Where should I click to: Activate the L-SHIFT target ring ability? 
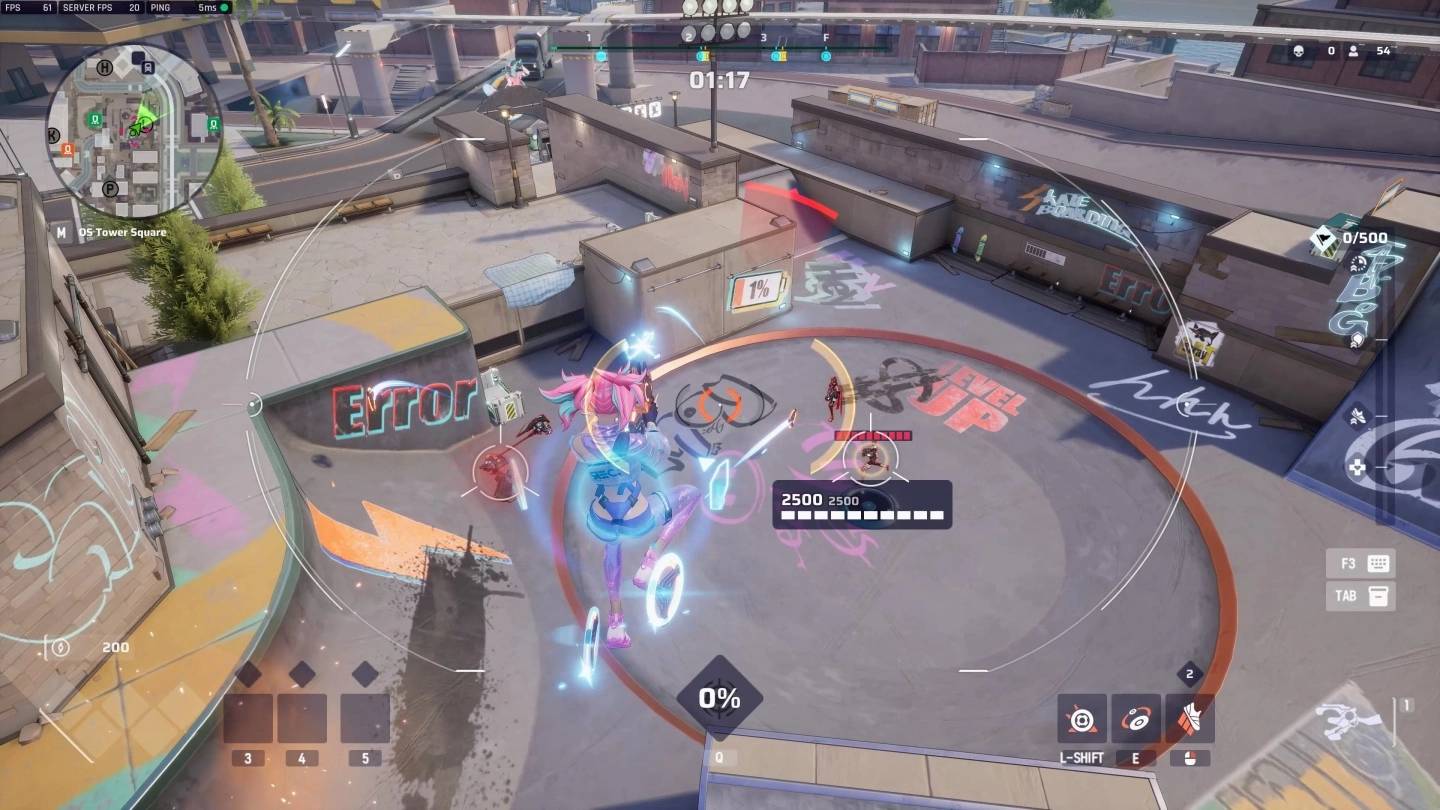(x=1082, y=719)
